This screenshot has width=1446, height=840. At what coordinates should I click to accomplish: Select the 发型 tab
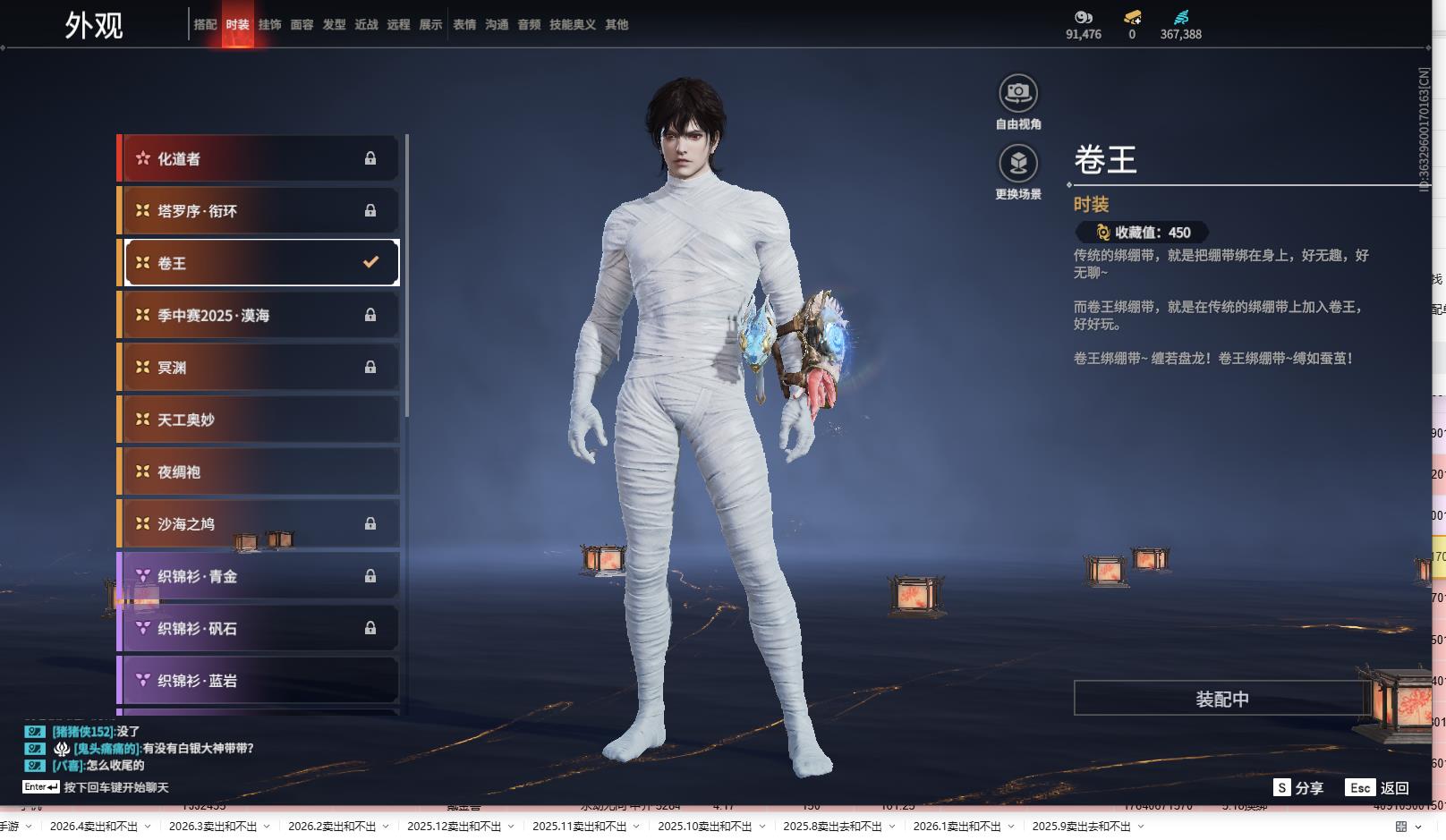[334, 25]
